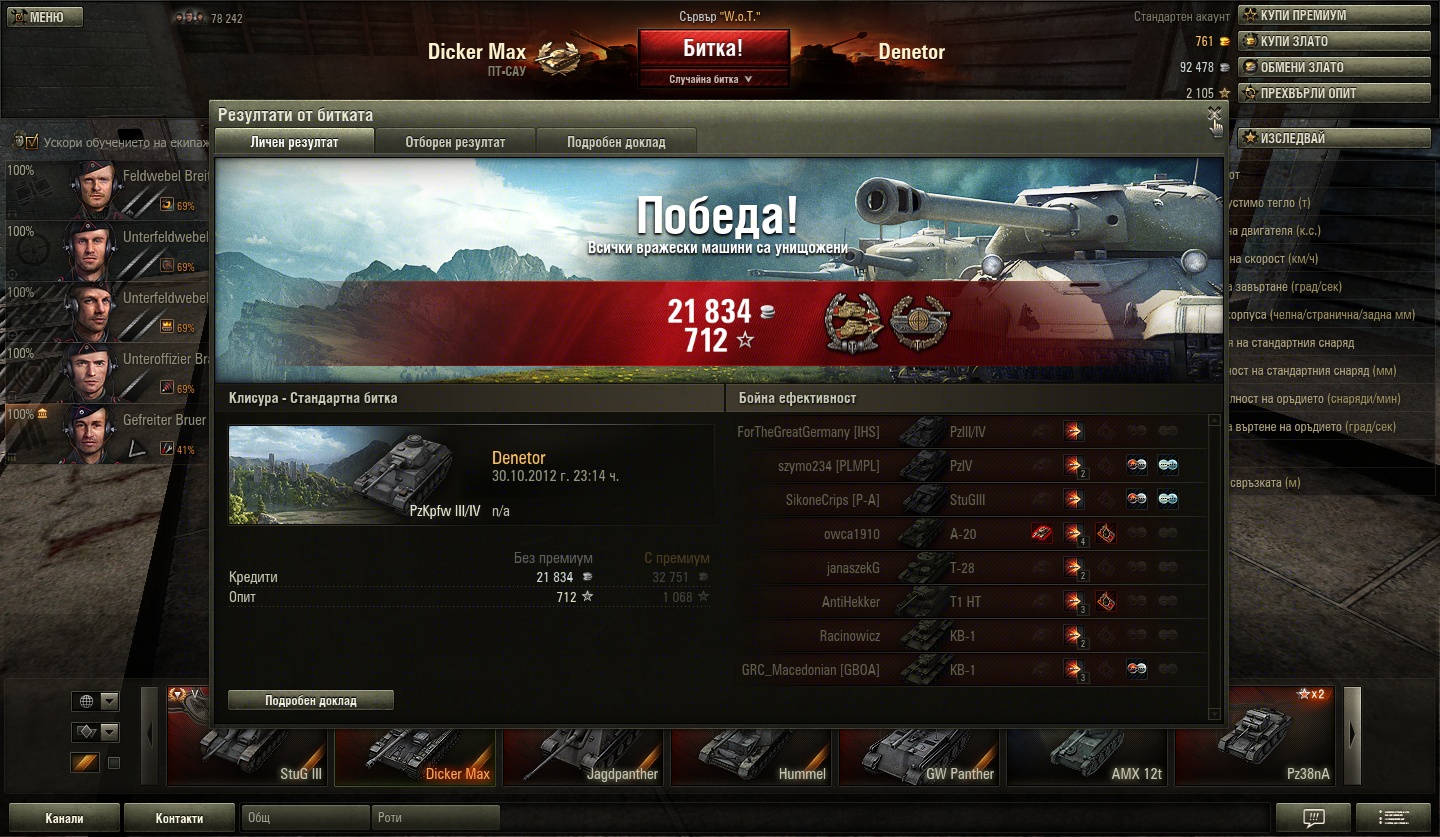1440x837 pixels.
Task: Switch to the Отборен резултат tab
Action: click(455, 142)
